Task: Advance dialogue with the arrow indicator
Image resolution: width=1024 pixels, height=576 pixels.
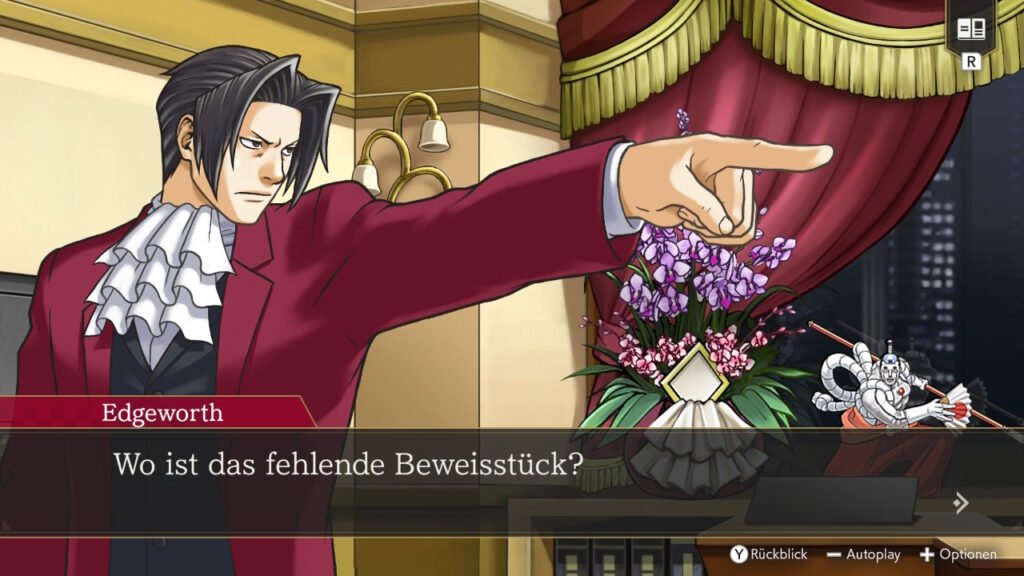Action: tap(961, 503)
